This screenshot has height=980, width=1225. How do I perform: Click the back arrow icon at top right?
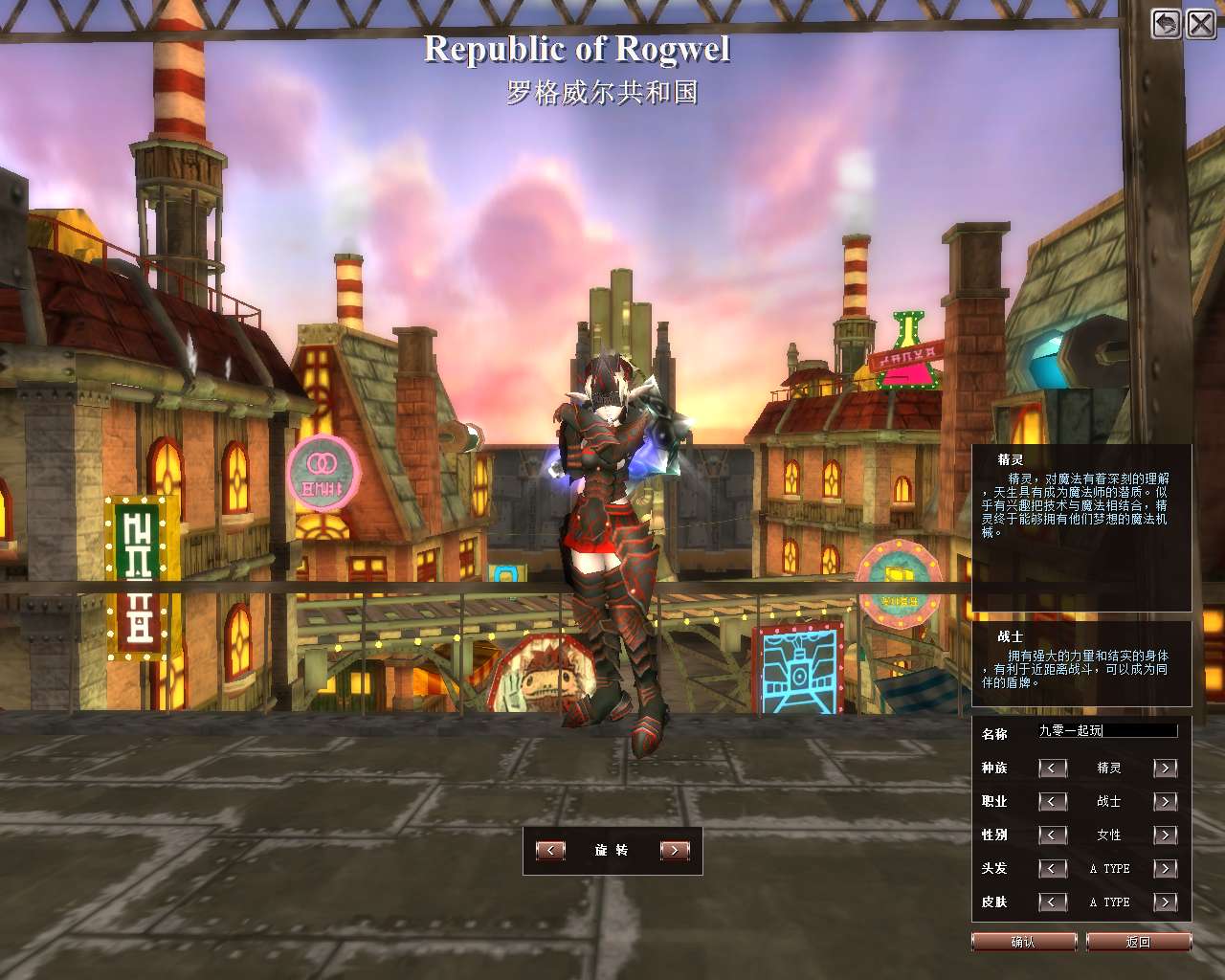1165,24
